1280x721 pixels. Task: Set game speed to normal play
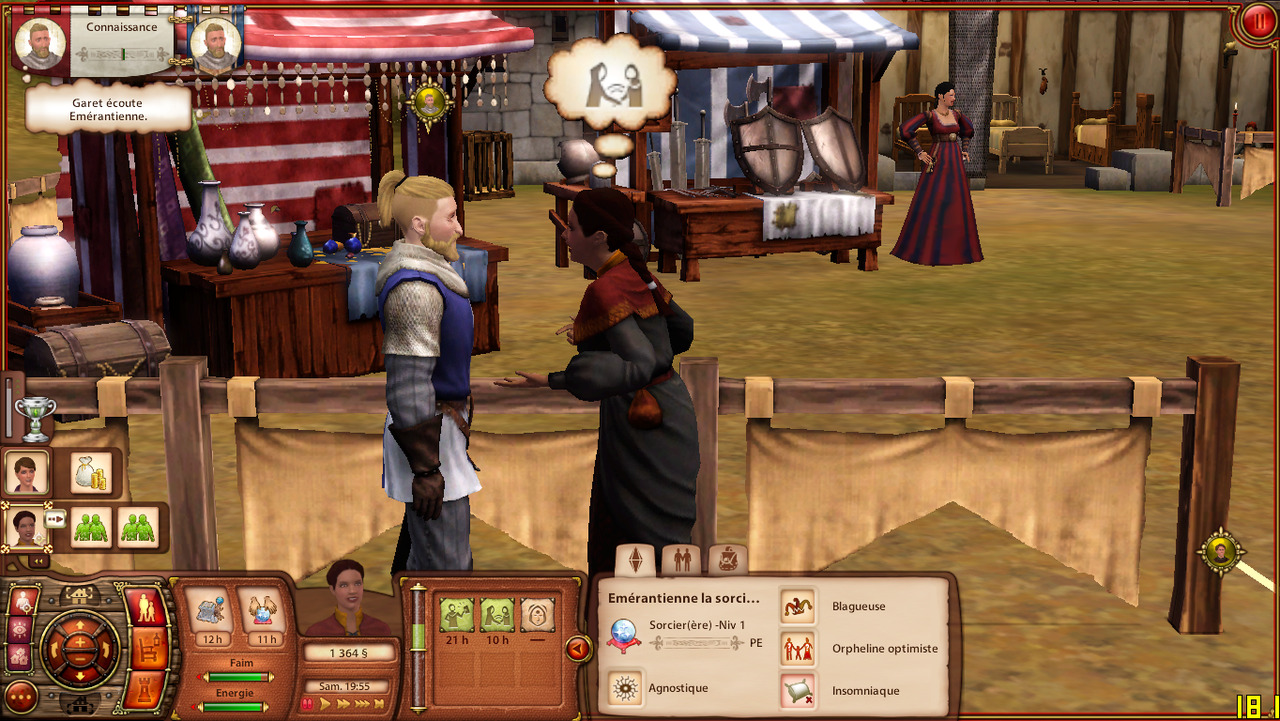pyautogui.click(x=325, y=704)
